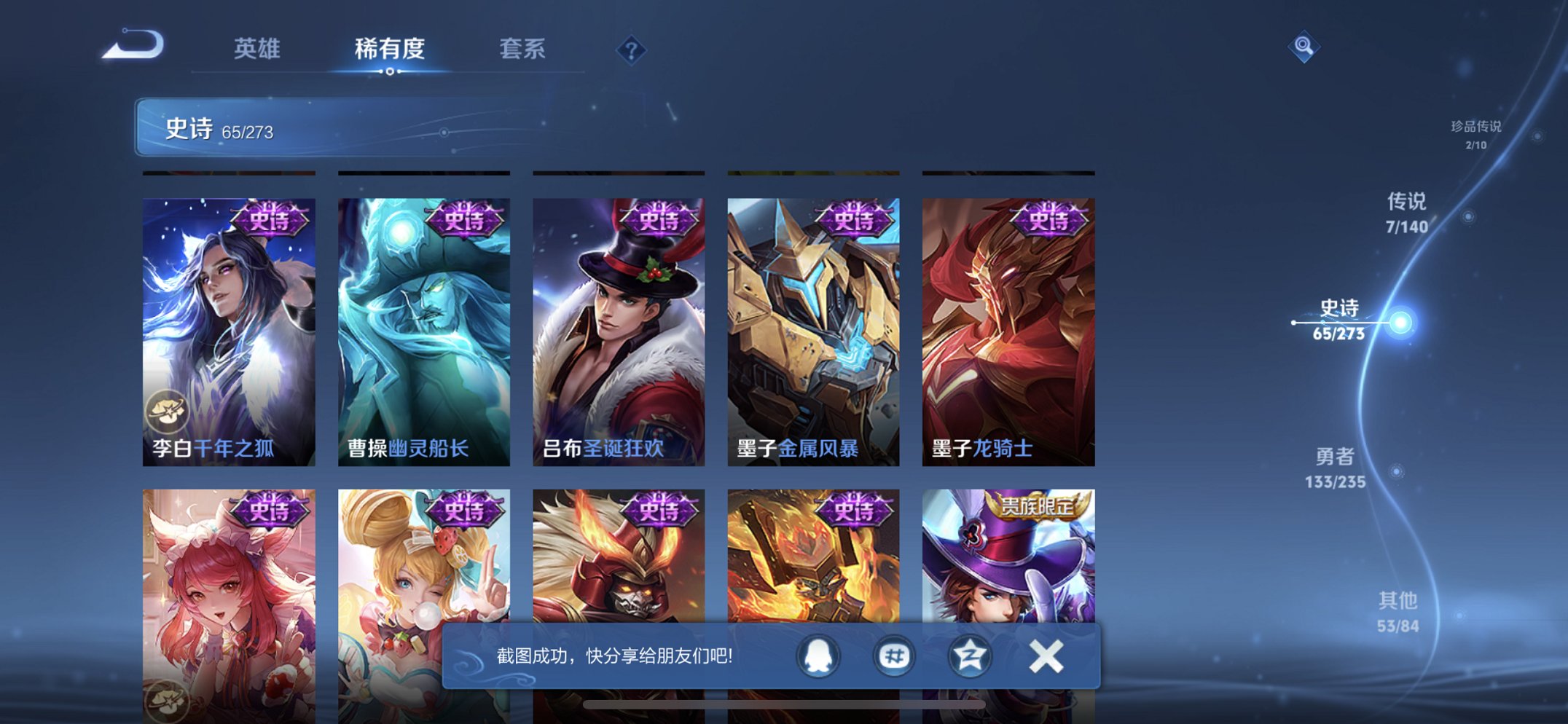Share screenshot to QZone star icon

coord(969,655)
